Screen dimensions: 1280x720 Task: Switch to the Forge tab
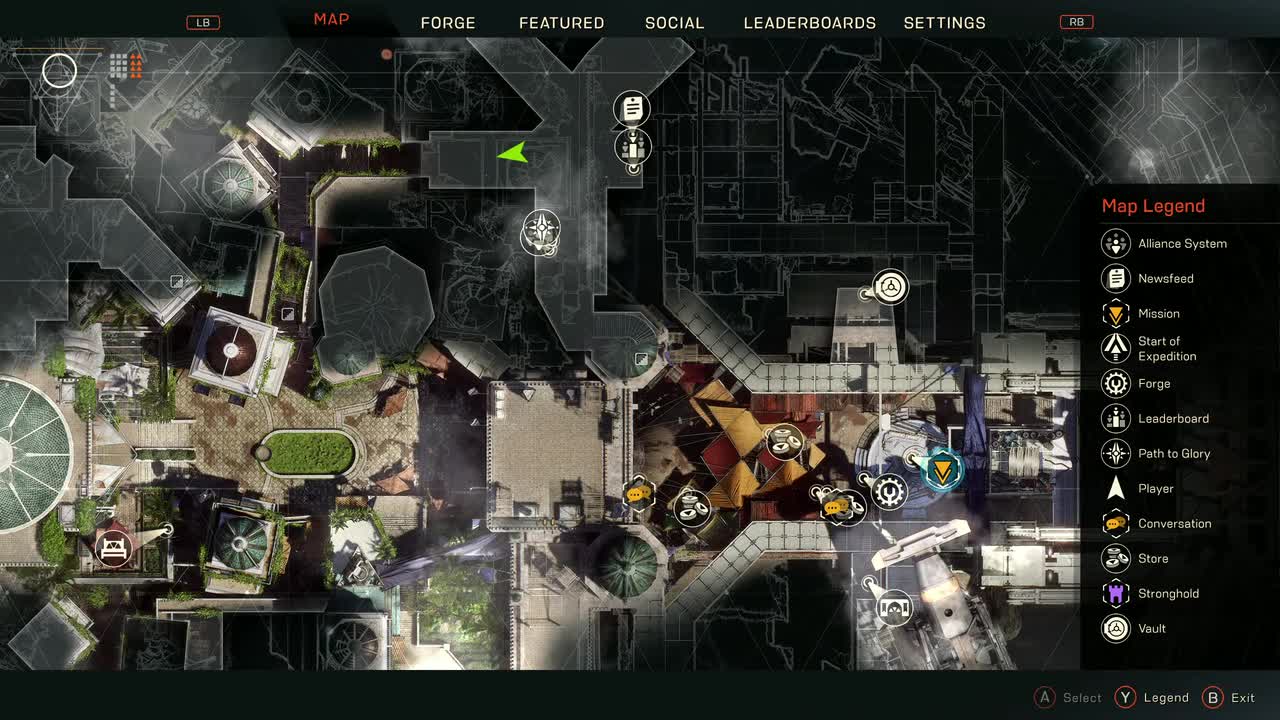[x=448, y=23]
